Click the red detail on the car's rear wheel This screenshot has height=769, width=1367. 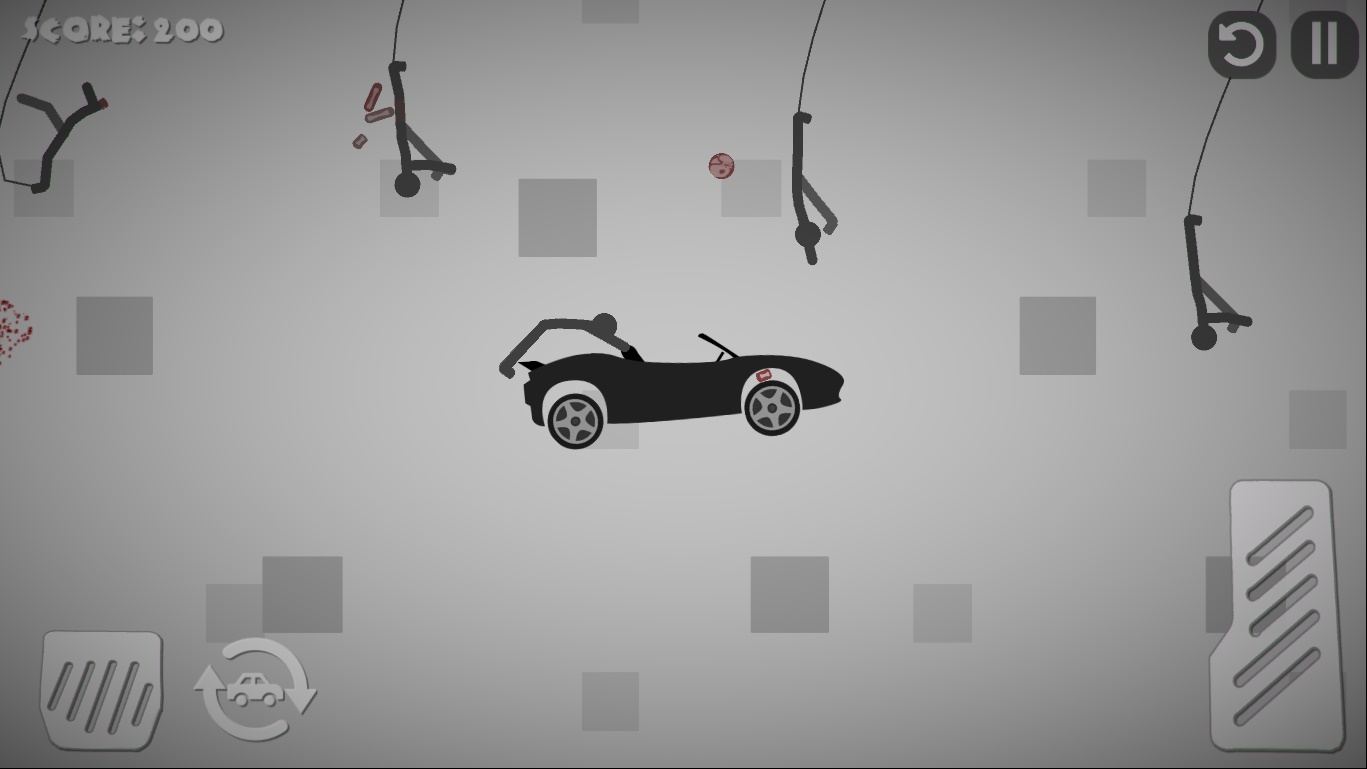(765, 377)
